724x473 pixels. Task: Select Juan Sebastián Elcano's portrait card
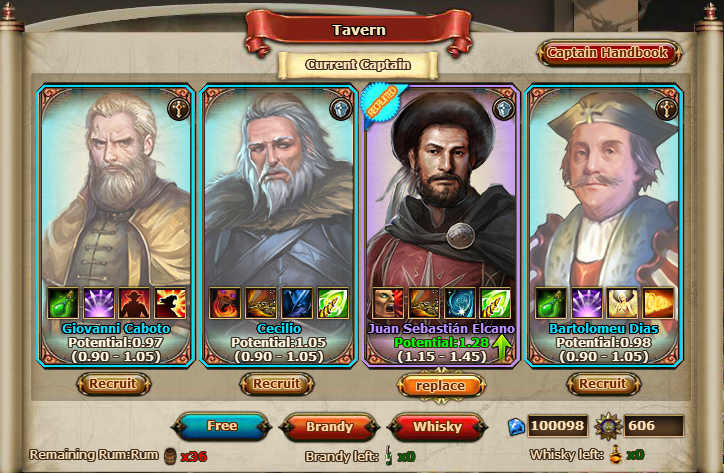click(440, 190)
